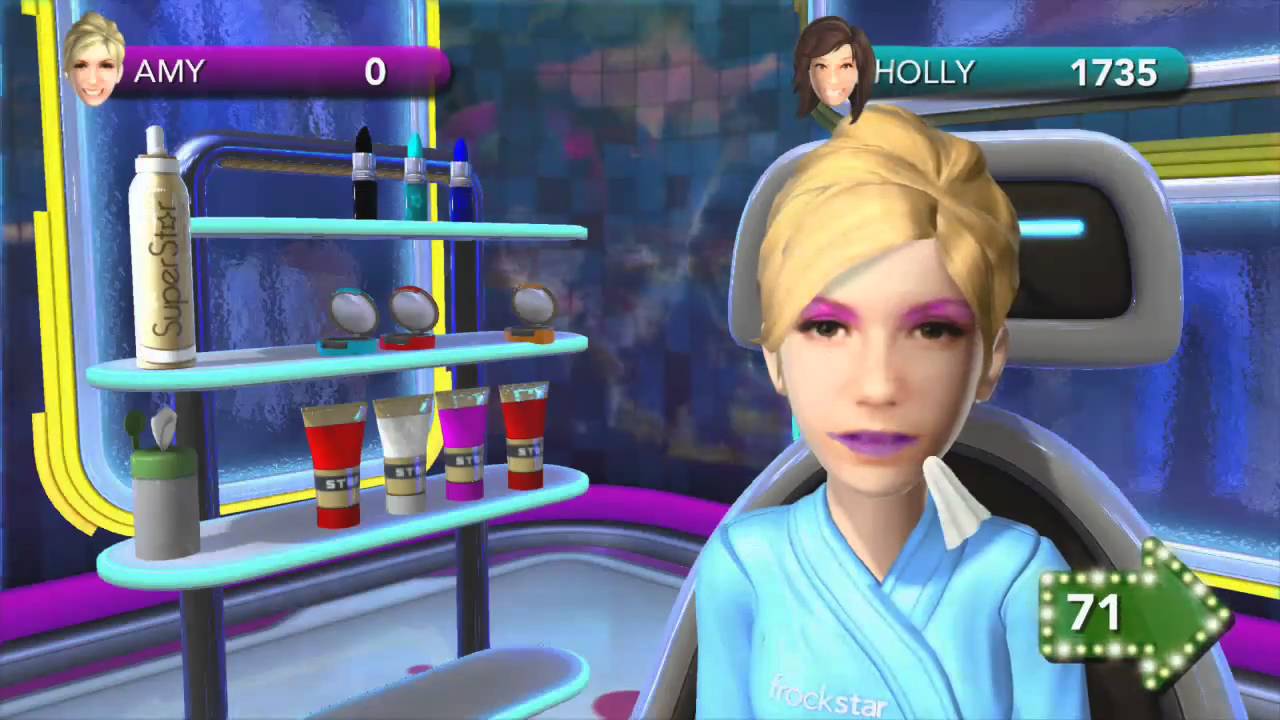Select the black eyeliner pencil
This screenshot has height=720, width=1280.
coord(360,165)
